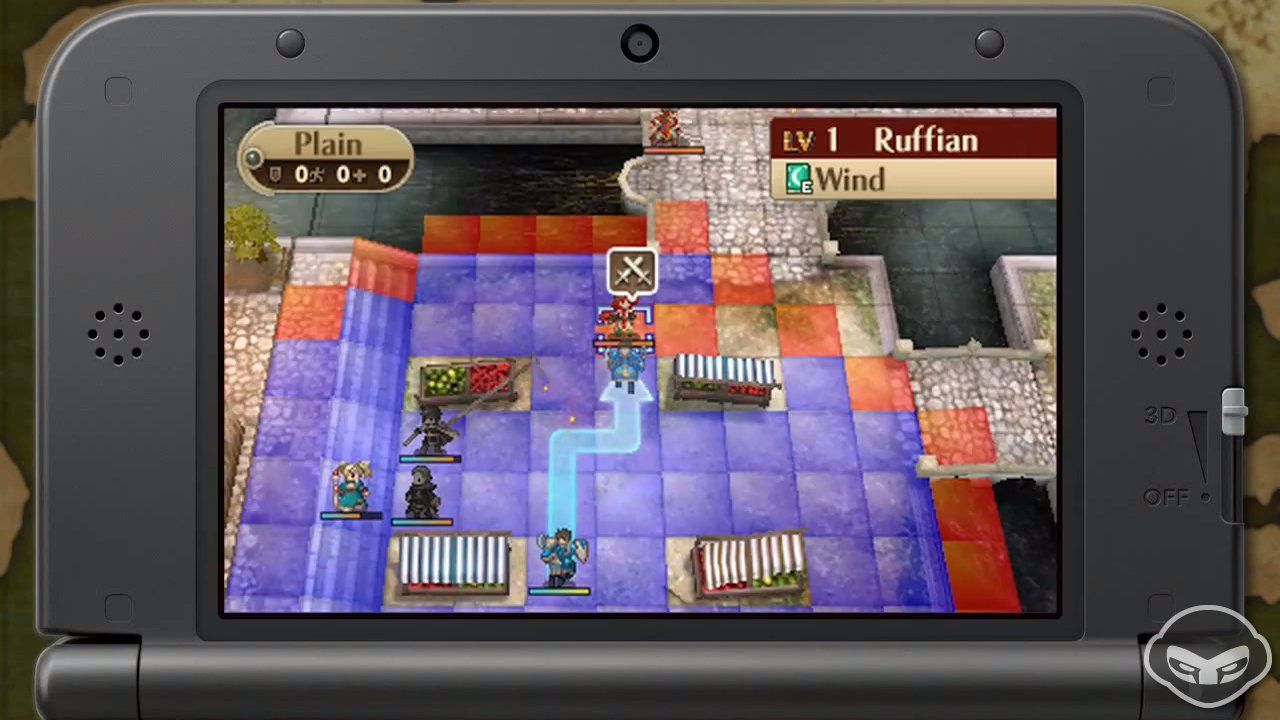This screenshot has width=1280, height=720.
Task: Click the LV label on enemy panel
Action: pos(796,140)
